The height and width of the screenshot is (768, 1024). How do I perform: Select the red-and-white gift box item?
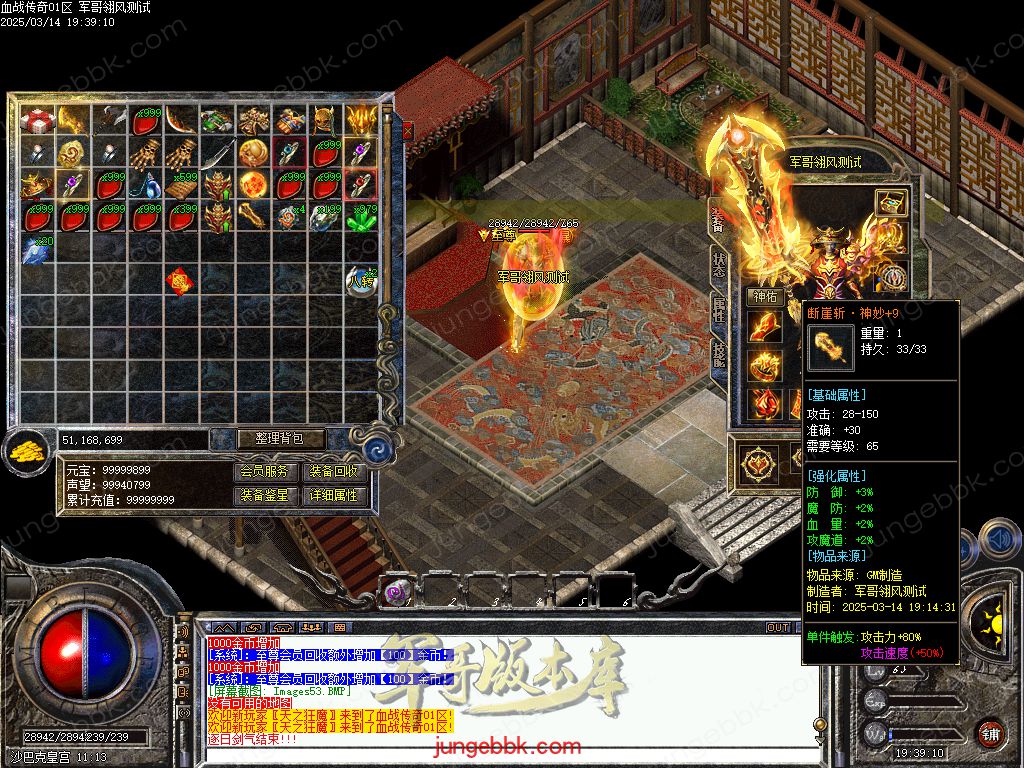click(x=38, y=121)
